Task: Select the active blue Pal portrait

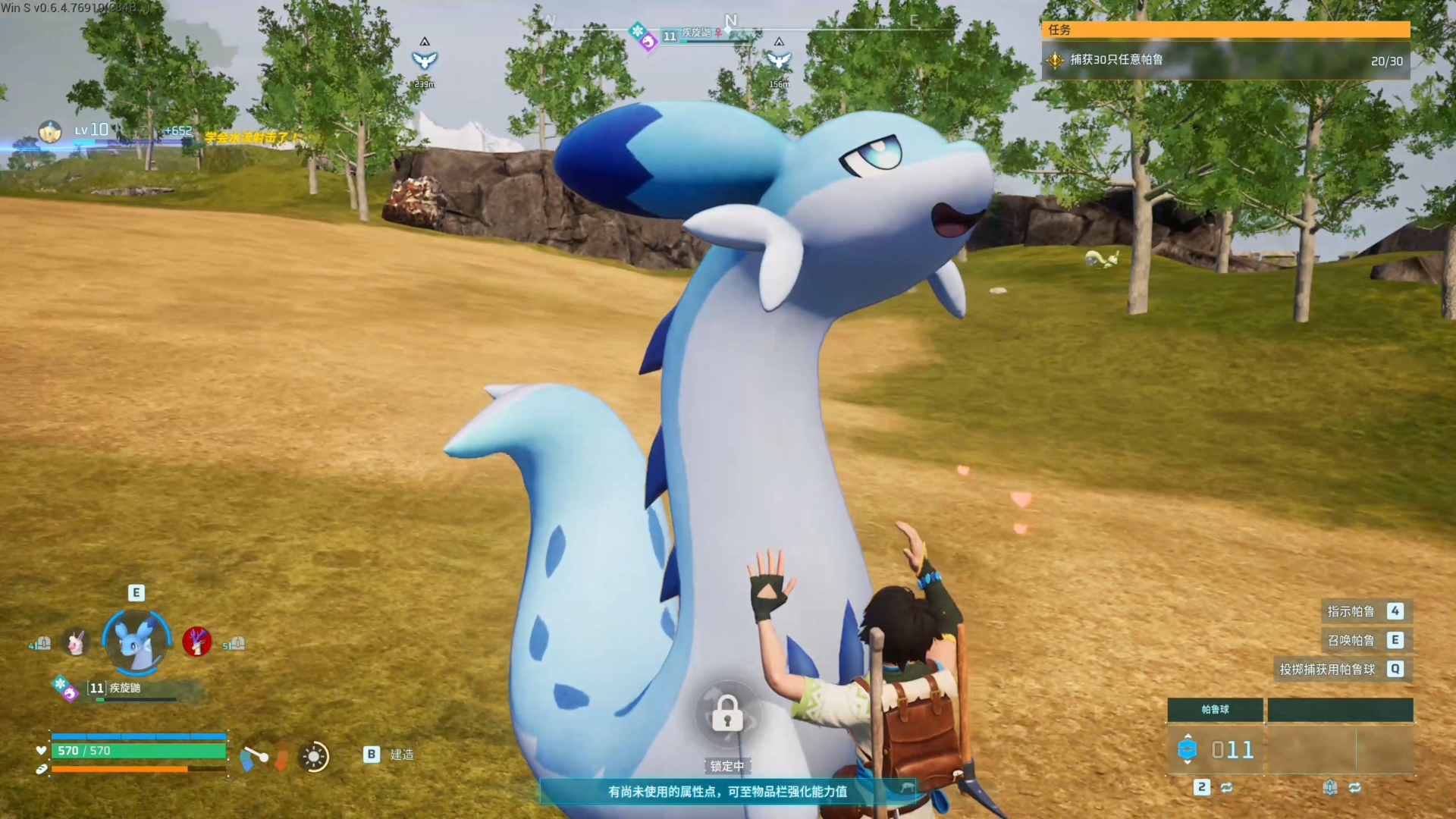Action: click(x=137, y=642)
